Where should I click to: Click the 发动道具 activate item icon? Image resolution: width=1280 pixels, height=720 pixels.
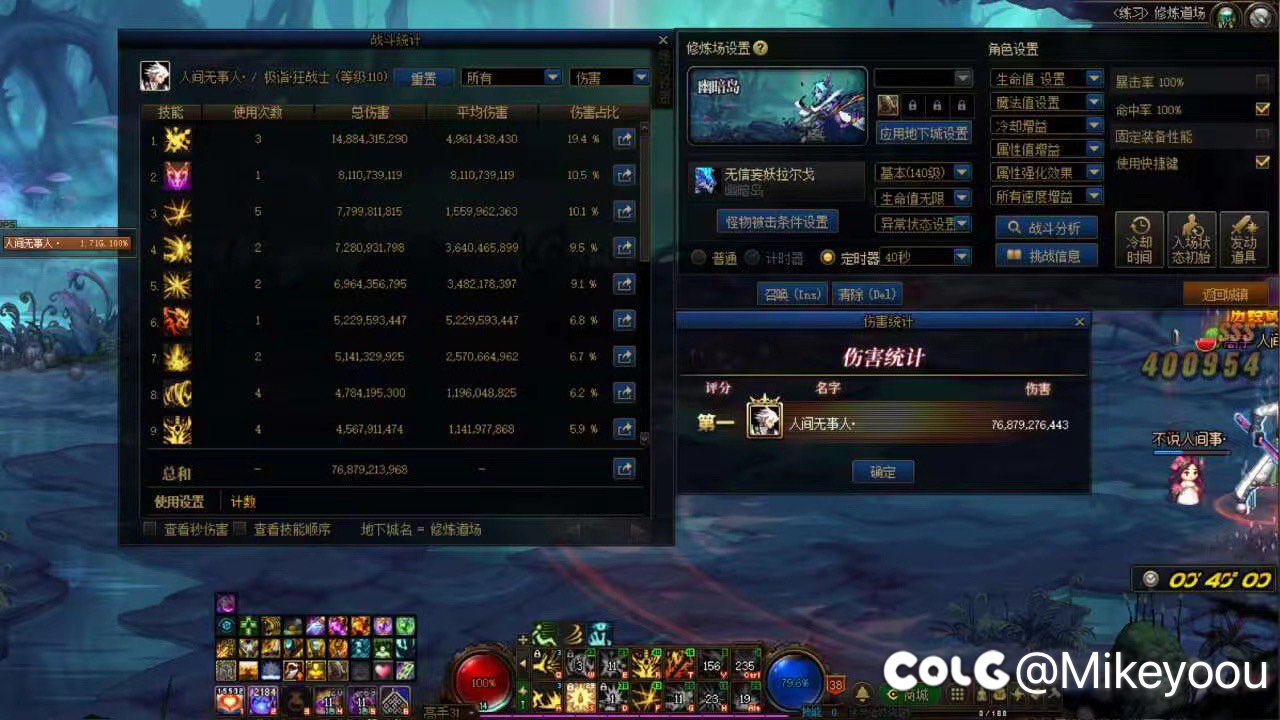click(1244, 238)
